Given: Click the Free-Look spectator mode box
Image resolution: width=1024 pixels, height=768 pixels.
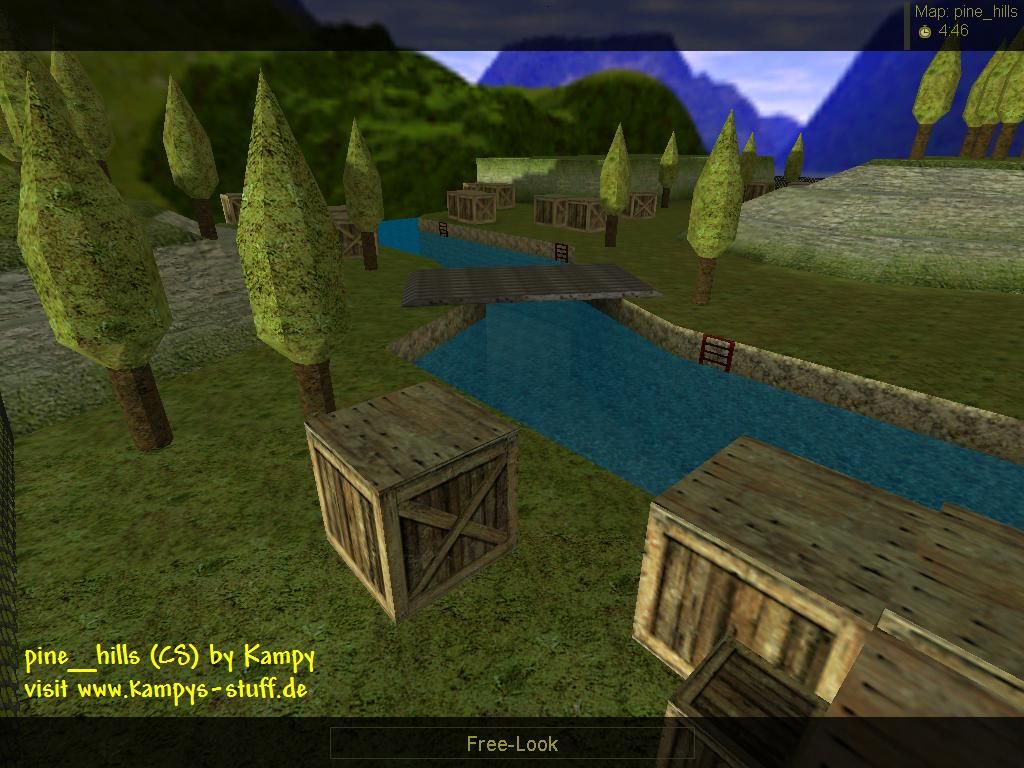Looking at the screenshot, I should (512, 743).
